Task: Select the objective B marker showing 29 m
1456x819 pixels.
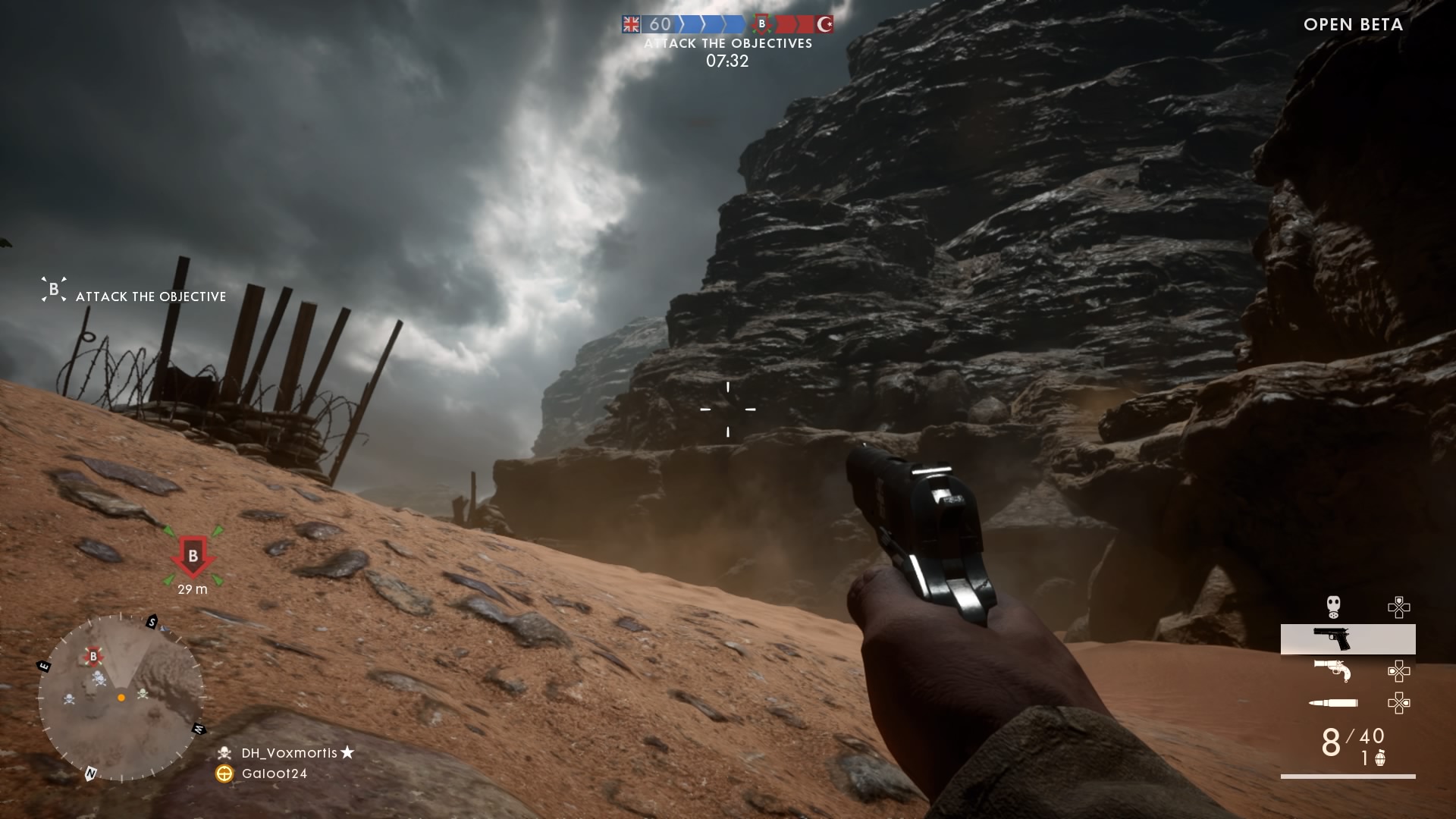Action: point(193,557)
